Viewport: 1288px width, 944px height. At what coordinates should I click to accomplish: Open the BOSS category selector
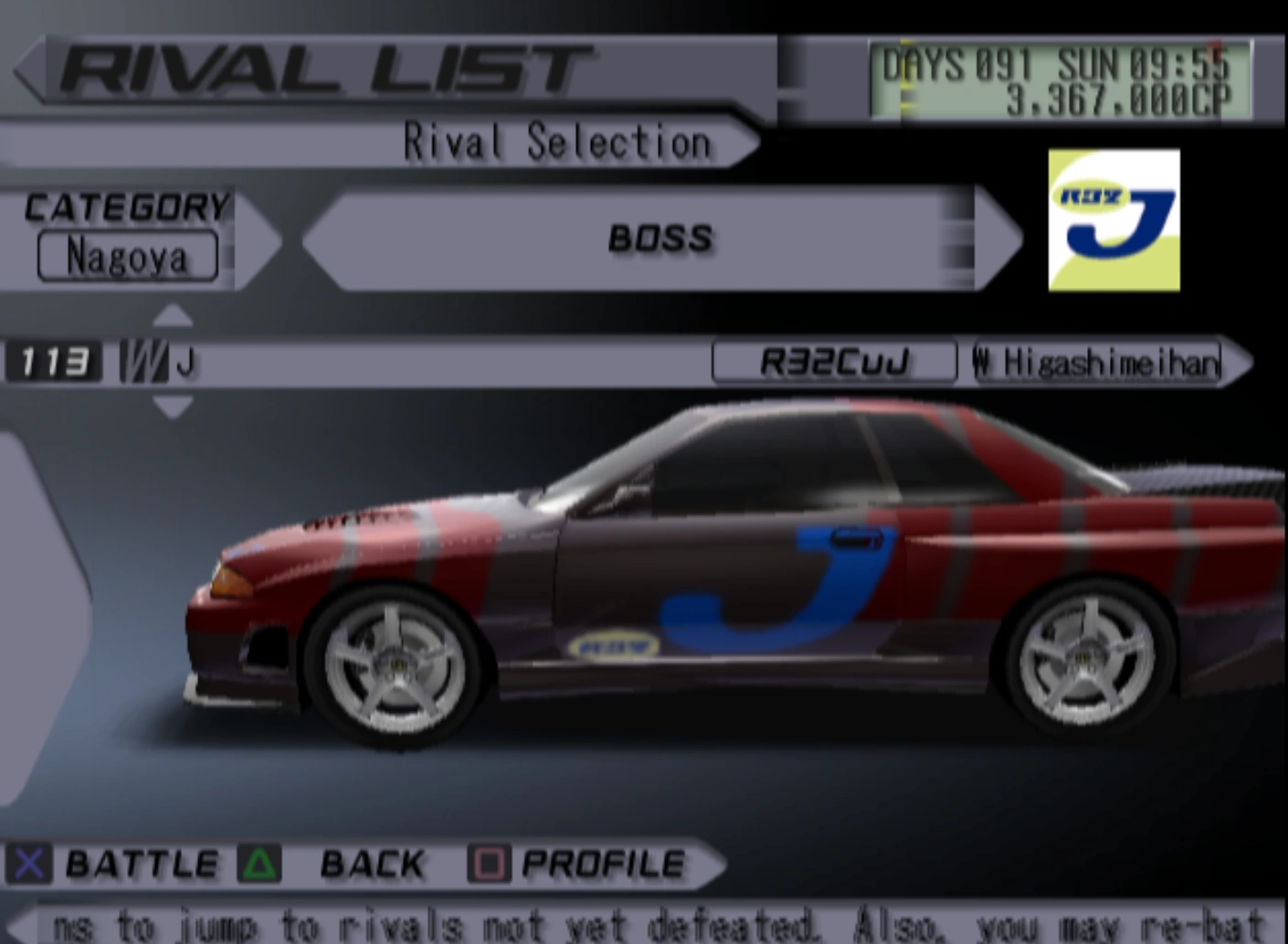point(660,238)
